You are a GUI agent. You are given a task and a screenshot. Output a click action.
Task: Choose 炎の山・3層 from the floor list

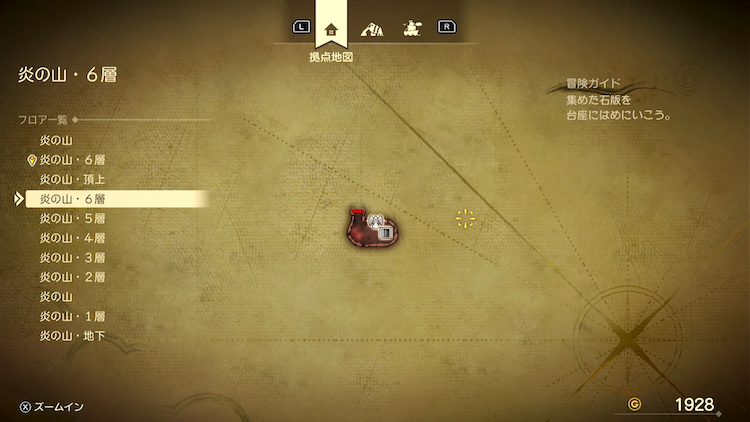click(72, 257)
